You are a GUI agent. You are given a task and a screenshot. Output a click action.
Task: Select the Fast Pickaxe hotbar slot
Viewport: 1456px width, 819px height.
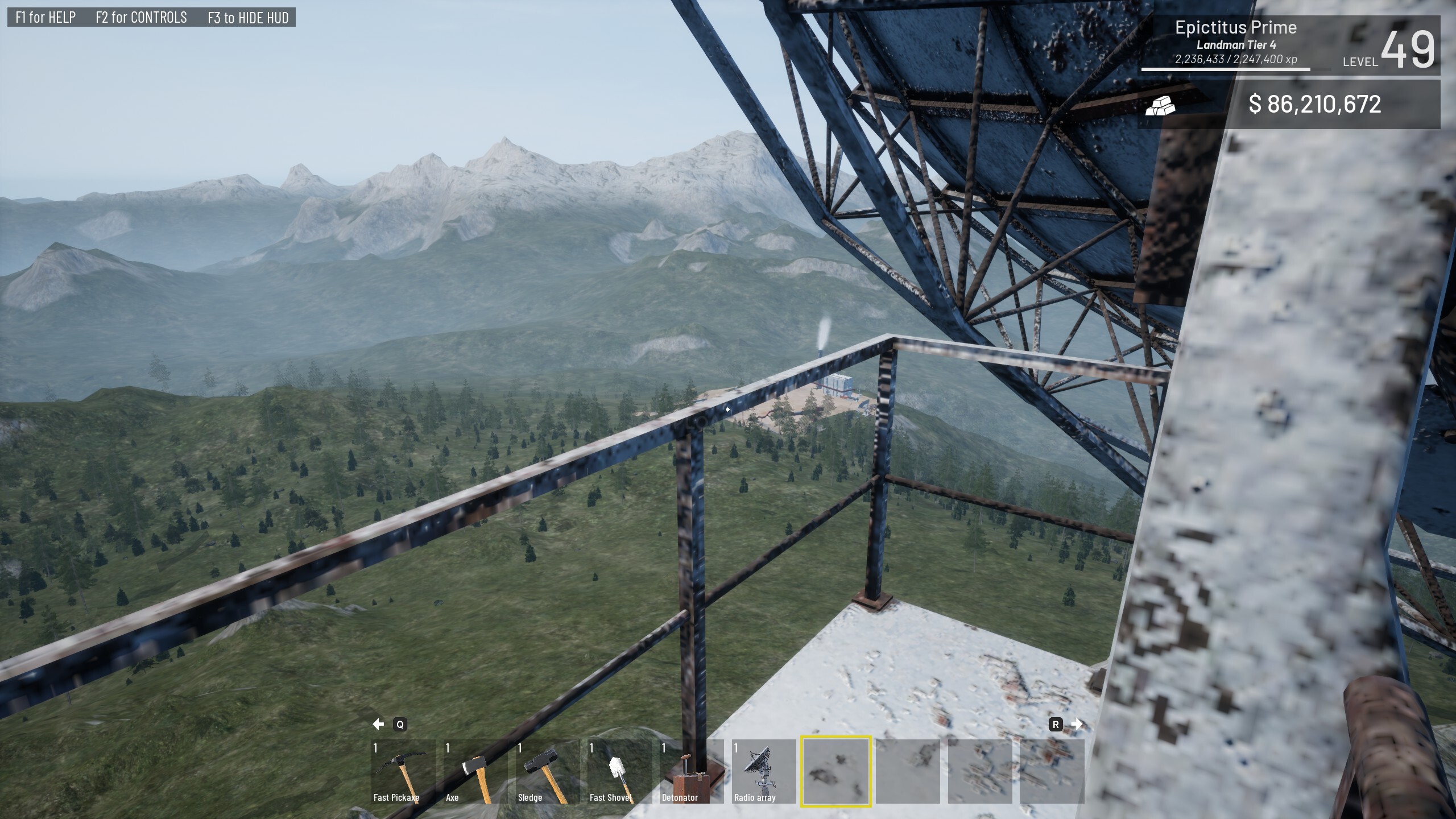pos(403,771)
